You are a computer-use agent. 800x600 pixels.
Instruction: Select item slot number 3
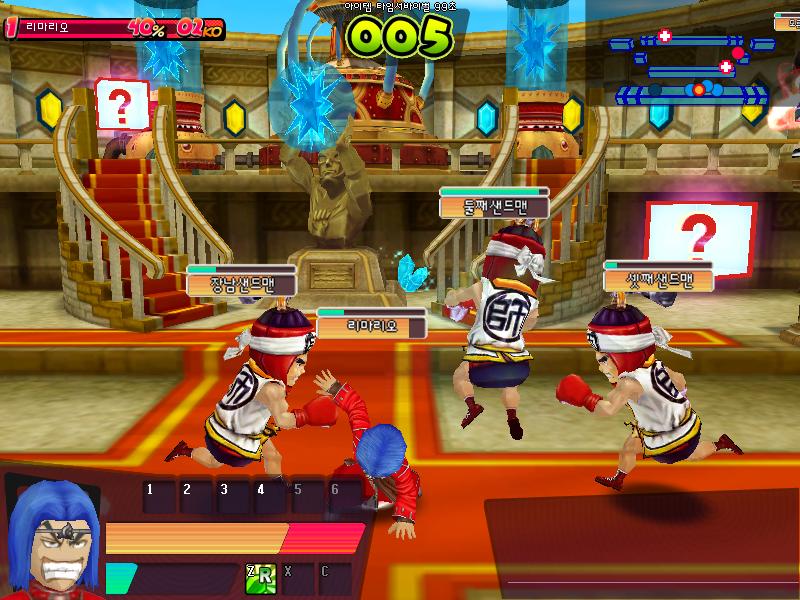(233, 496)
